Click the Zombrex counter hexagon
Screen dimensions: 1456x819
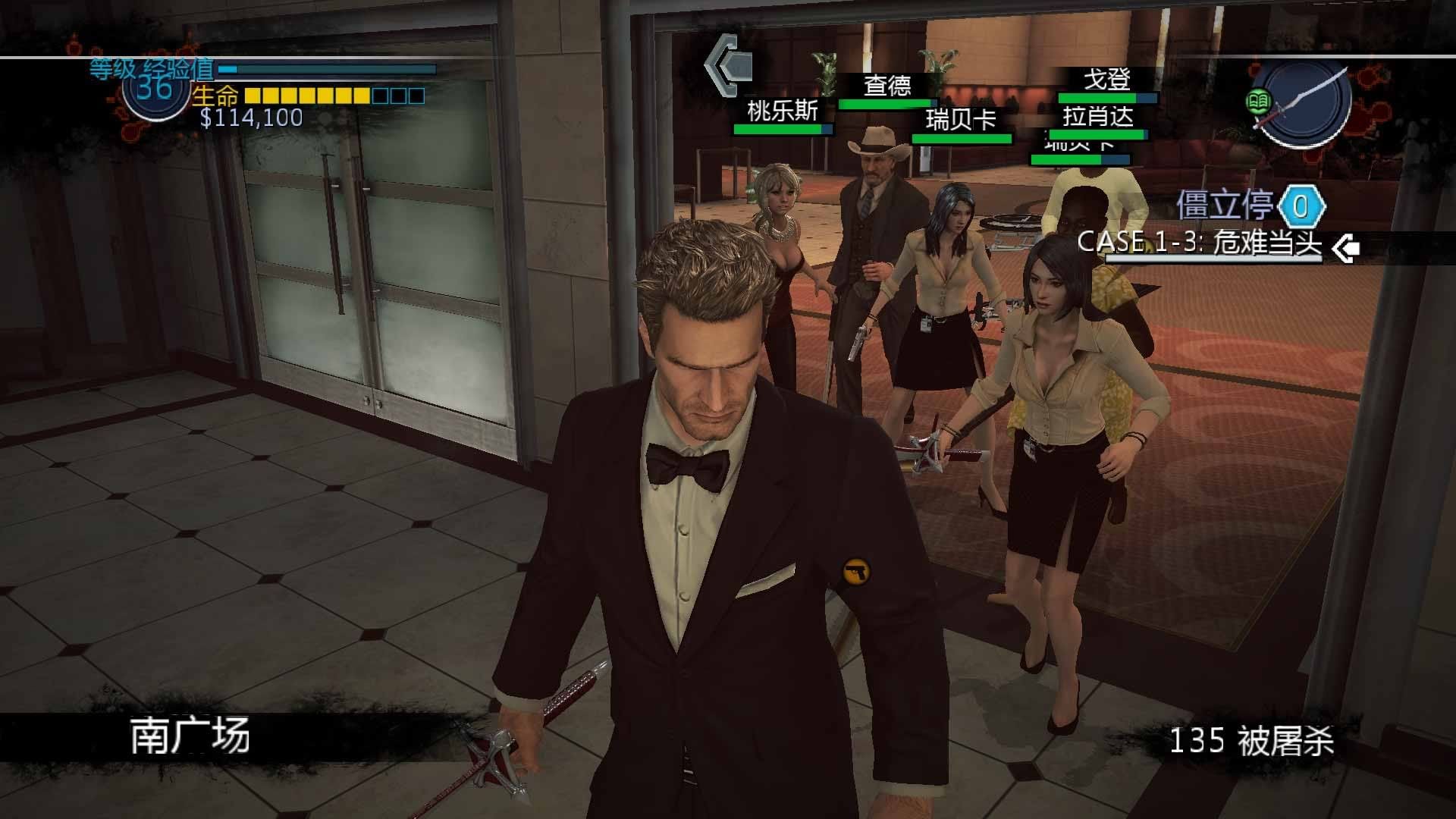(1301, 206)
